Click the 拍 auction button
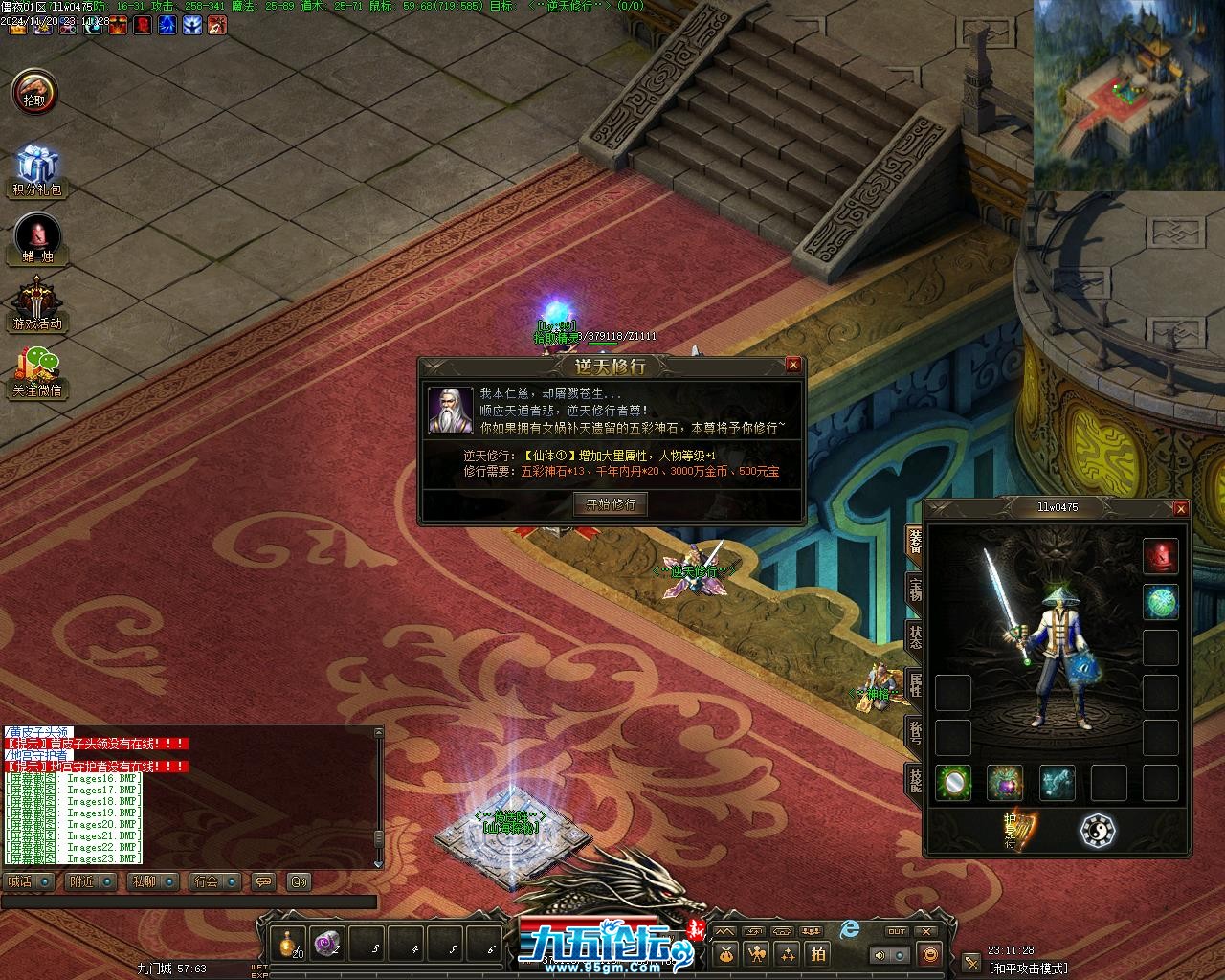This screenshot has height=980, width=1225. click(818, 953)
